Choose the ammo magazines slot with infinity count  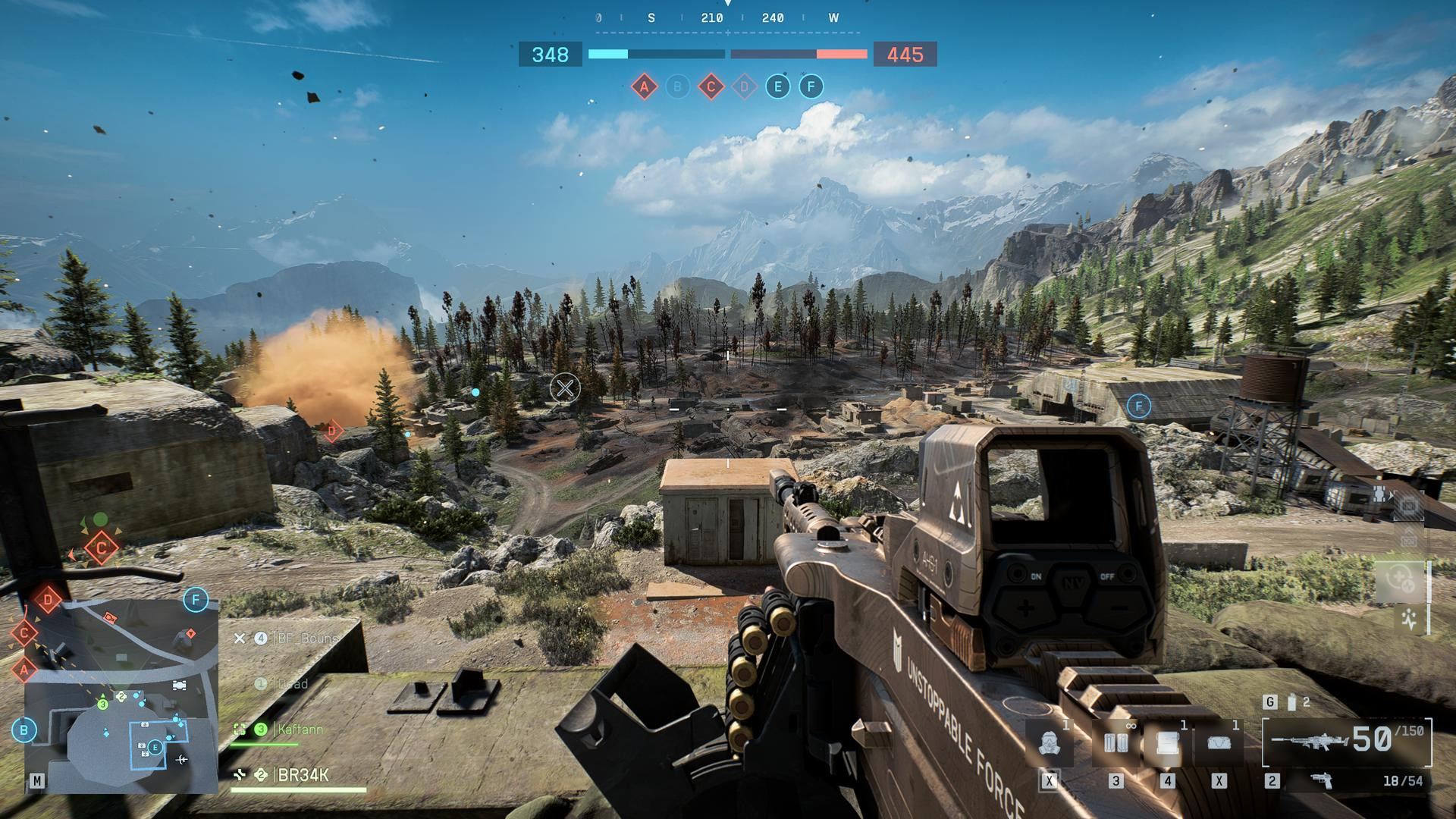click(x=1116, y=742)
